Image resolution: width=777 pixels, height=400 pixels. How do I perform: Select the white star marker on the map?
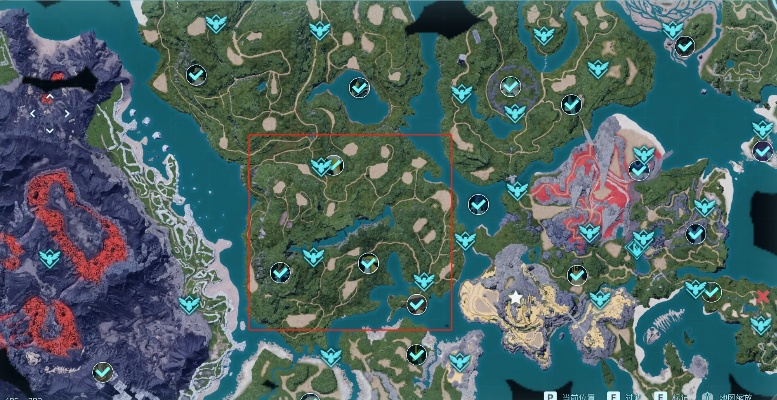[x=516, y=297]
